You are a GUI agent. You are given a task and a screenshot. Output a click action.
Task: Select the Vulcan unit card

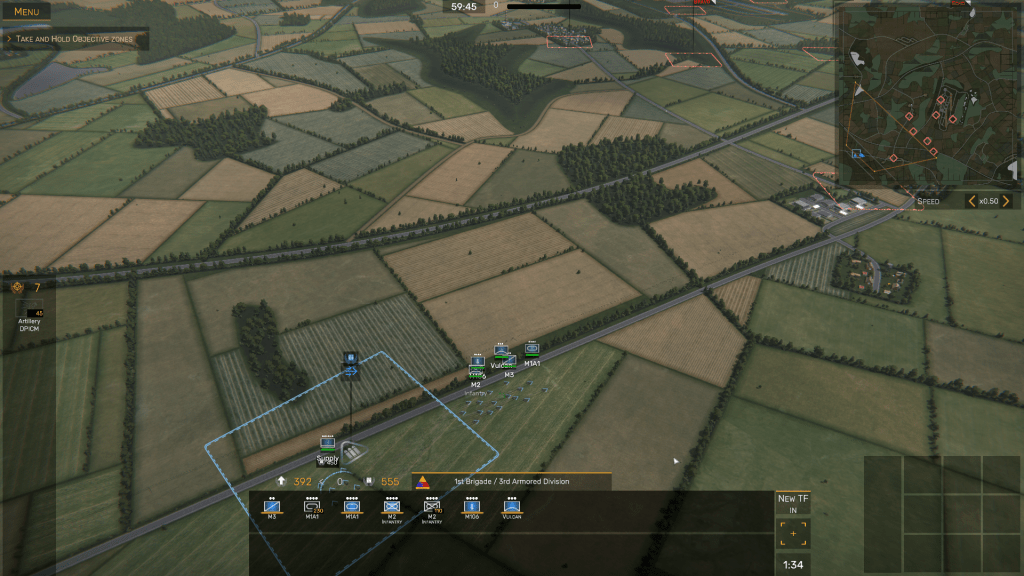tap(512, 508)
